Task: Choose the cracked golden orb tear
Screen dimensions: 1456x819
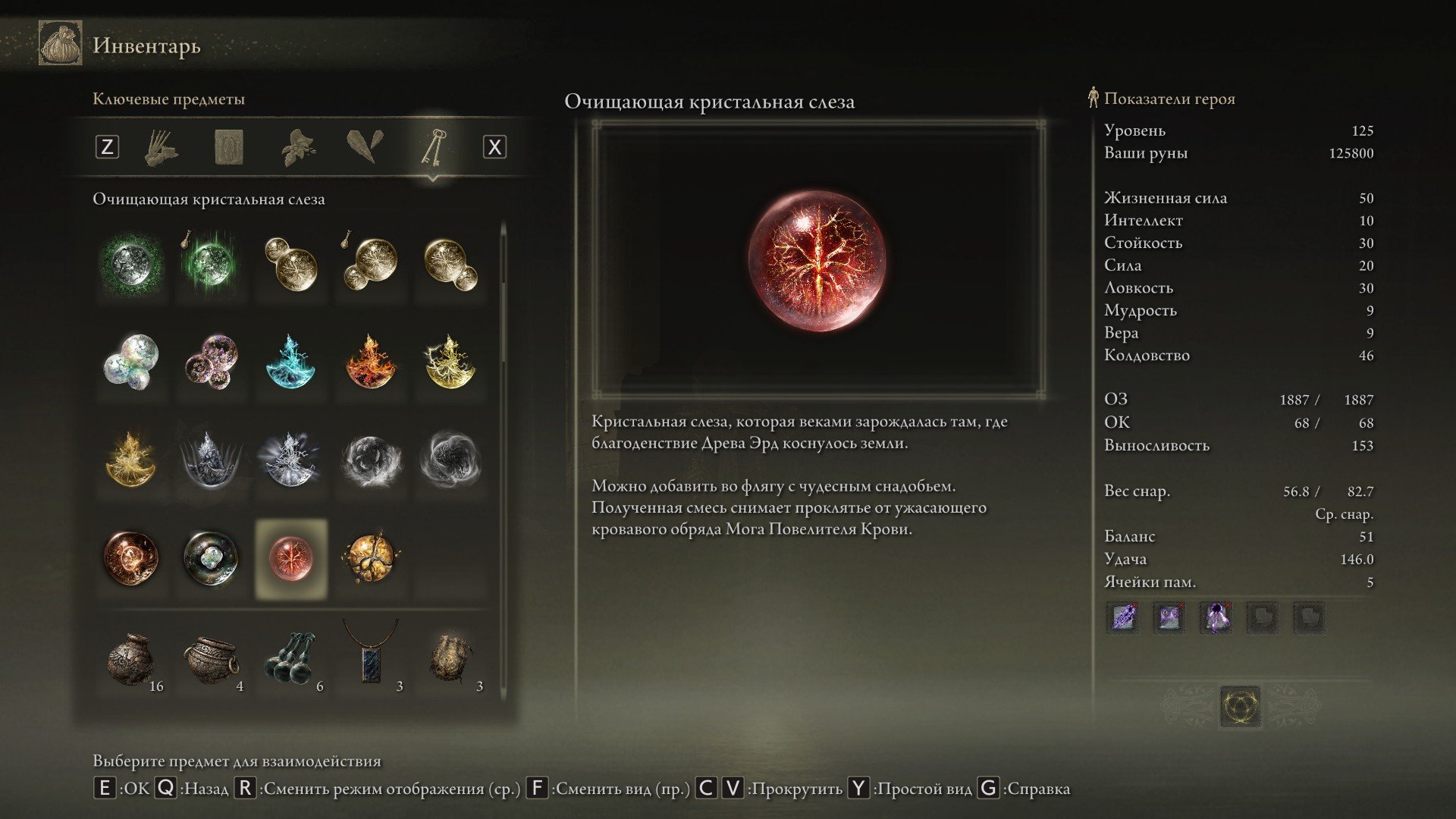Action: click(371, 558)
